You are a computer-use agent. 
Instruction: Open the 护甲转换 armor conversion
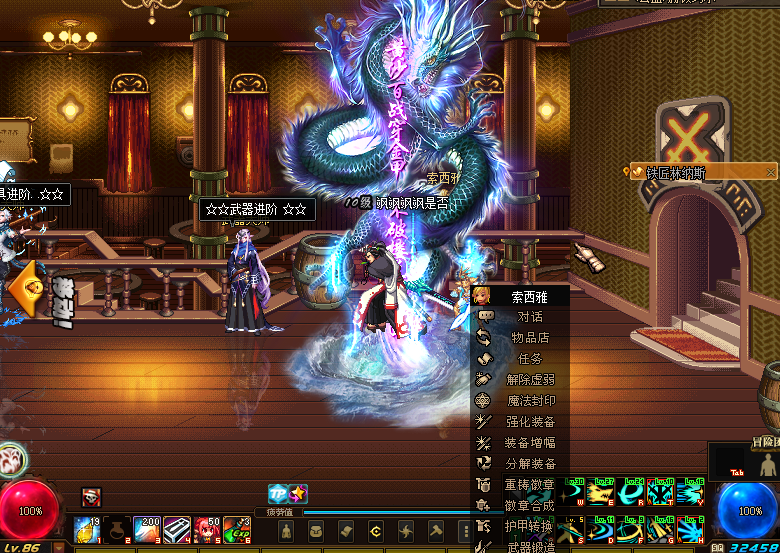click(x=530, y=527)
